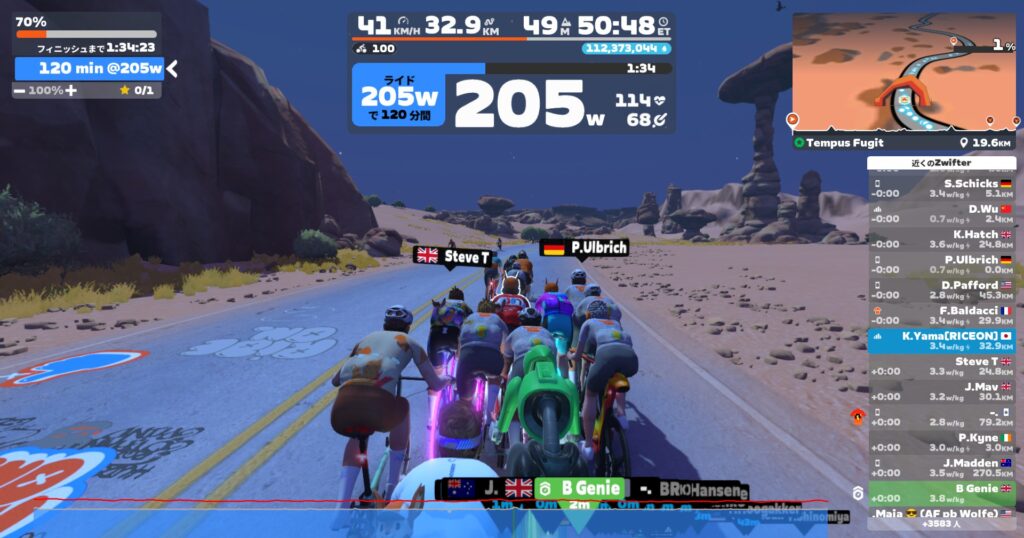
Task: Select S.Schicks in the nearby riders list
Action: point(941,189)
